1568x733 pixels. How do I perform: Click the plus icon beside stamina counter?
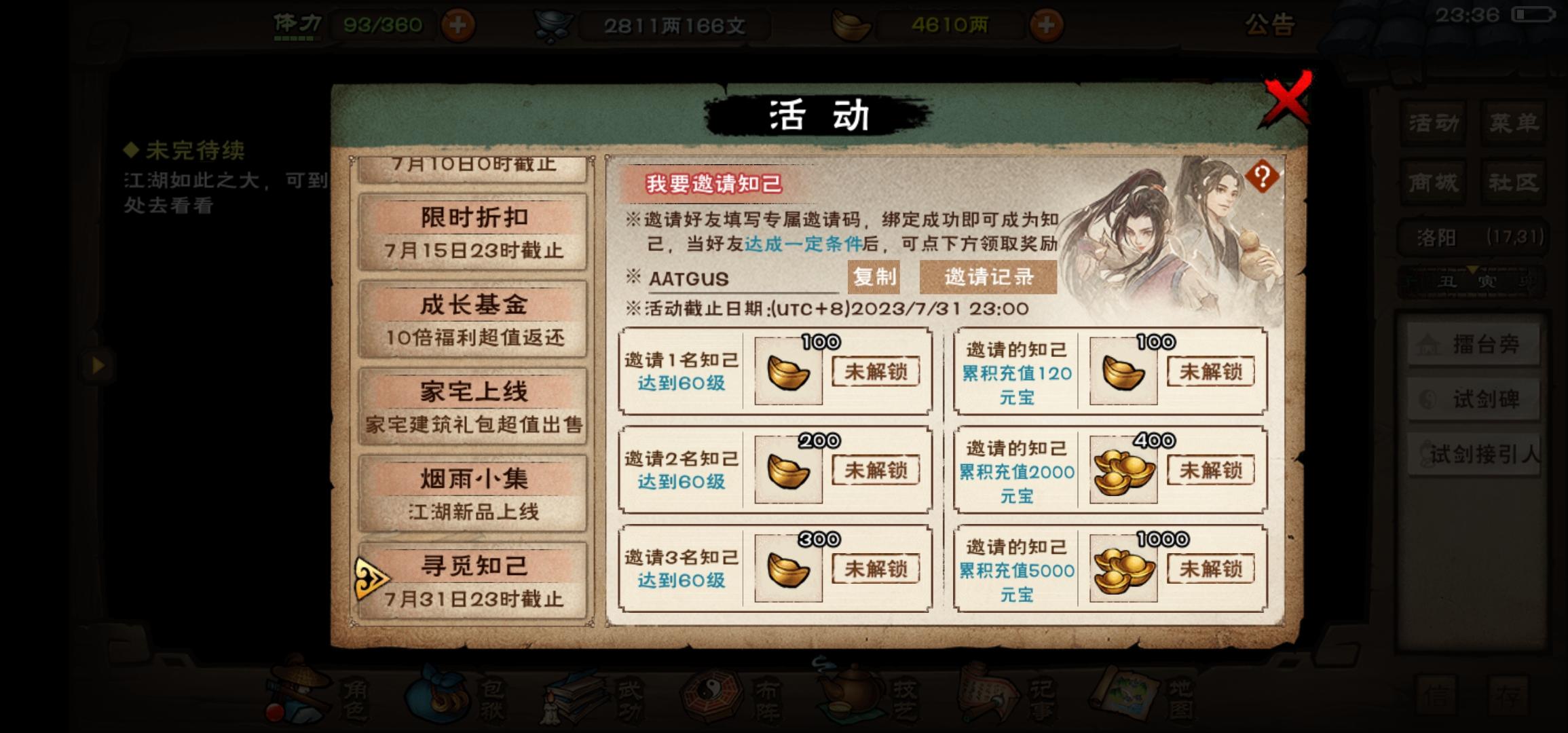click(x=458, y=24)
